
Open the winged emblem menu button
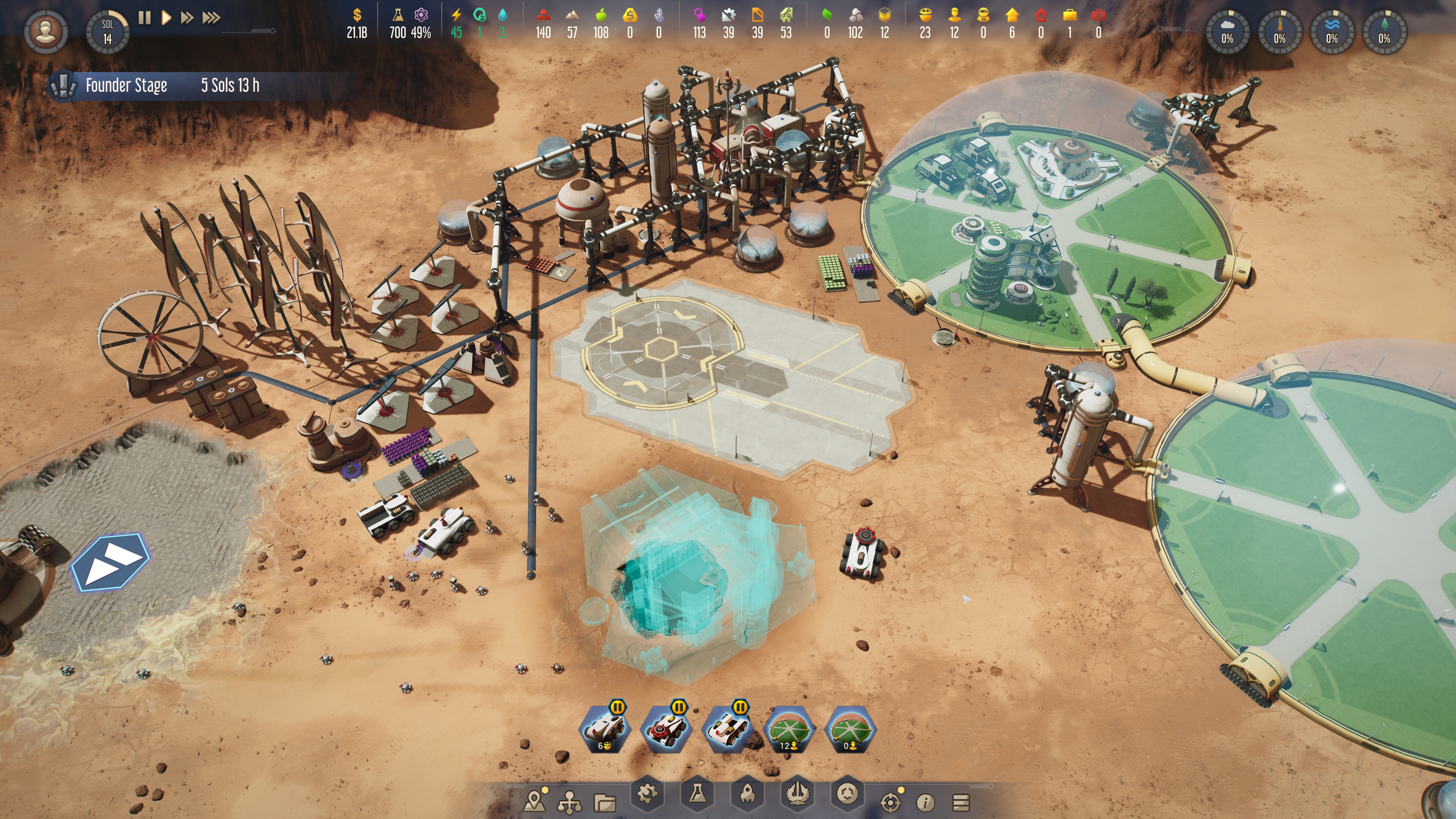[796, 795]
